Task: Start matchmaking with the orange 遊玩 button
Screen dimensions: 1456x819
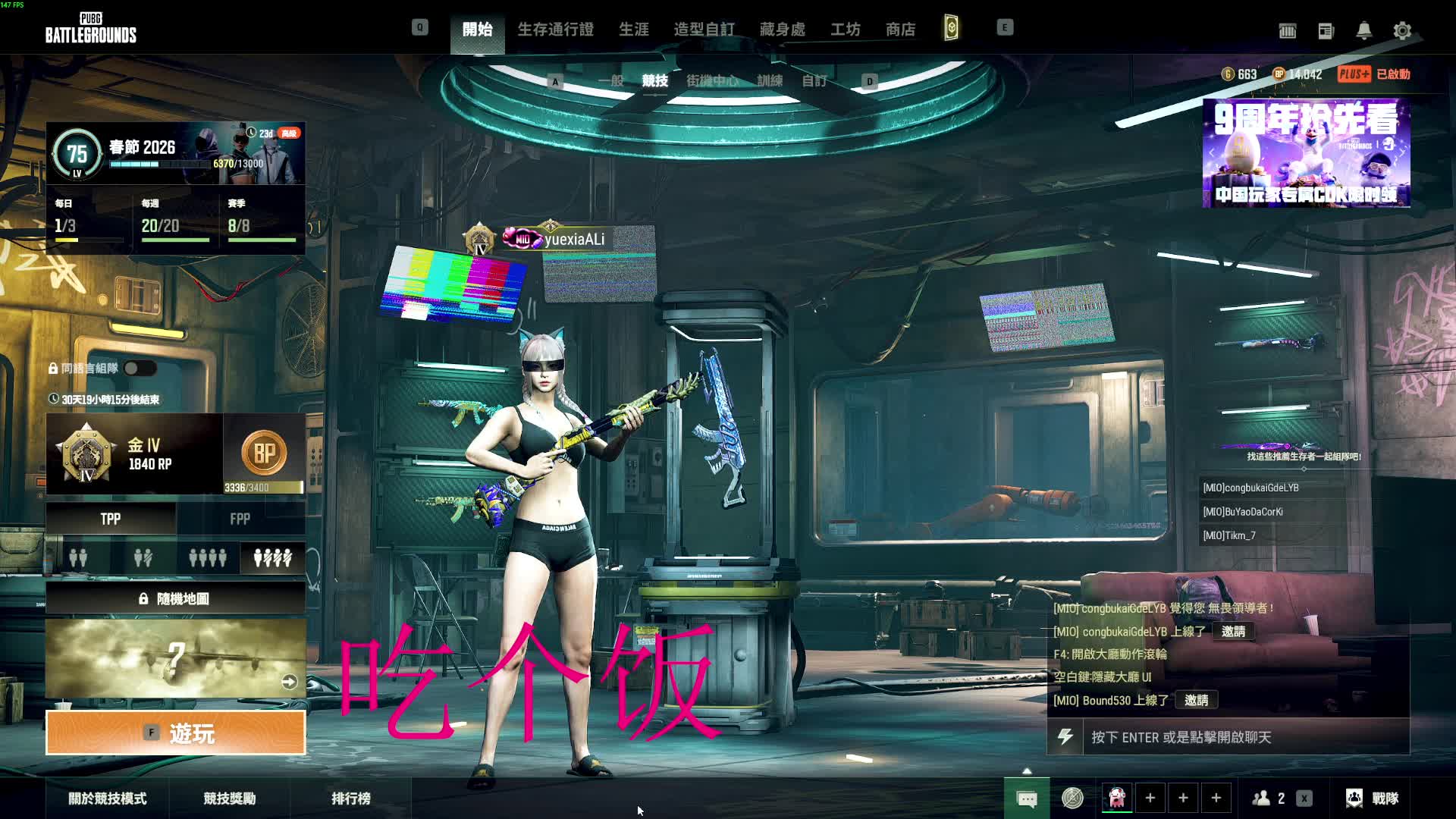Action: (176, 733)
